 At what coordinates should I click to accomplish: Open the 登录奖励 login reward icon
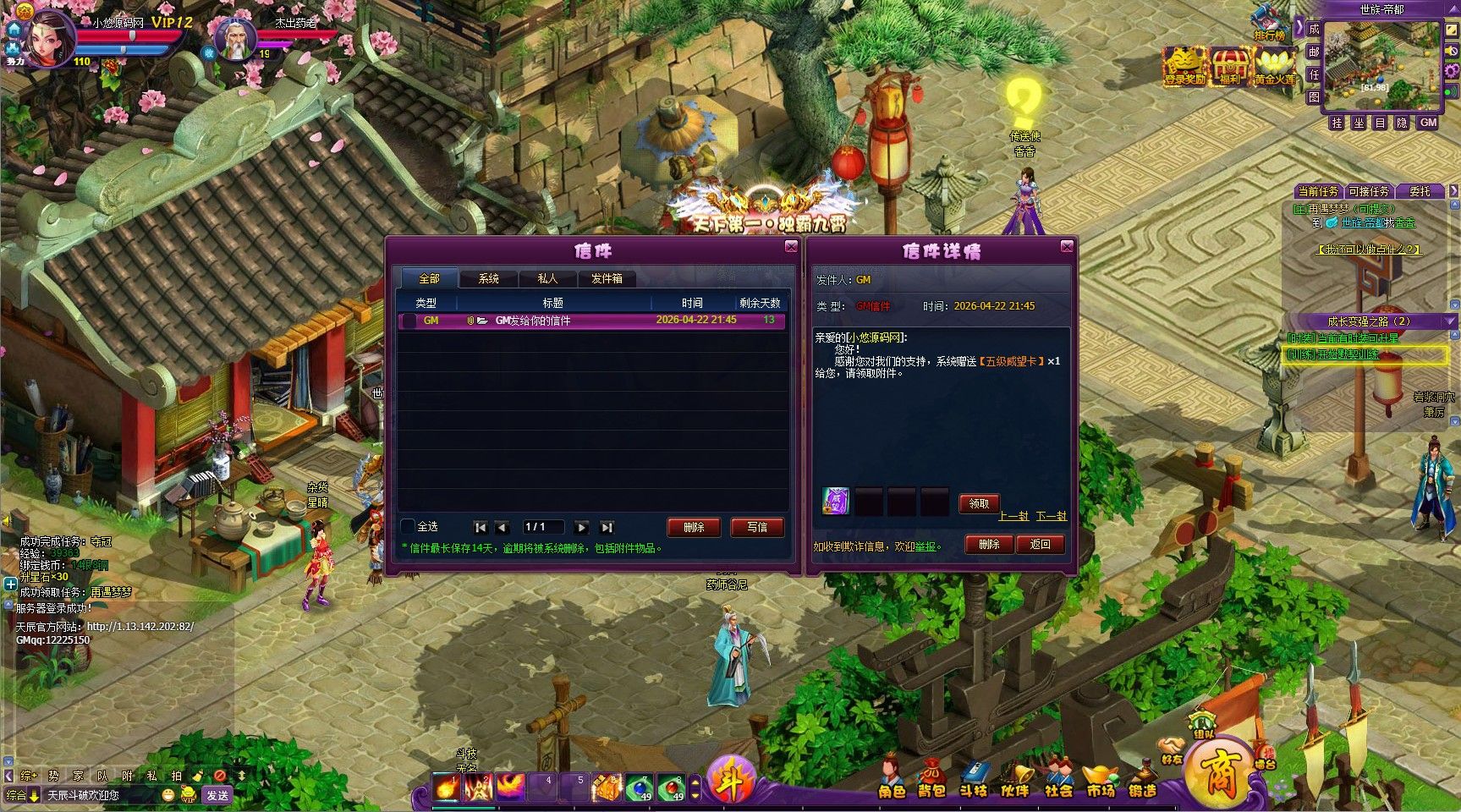coord(1184,66)
